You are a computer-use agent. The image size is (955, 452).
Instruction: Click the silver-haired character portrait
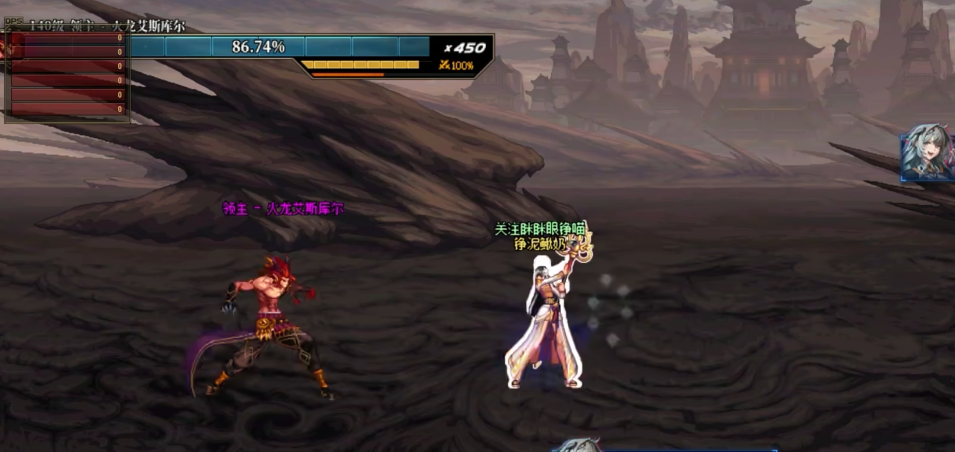point(928,154)
